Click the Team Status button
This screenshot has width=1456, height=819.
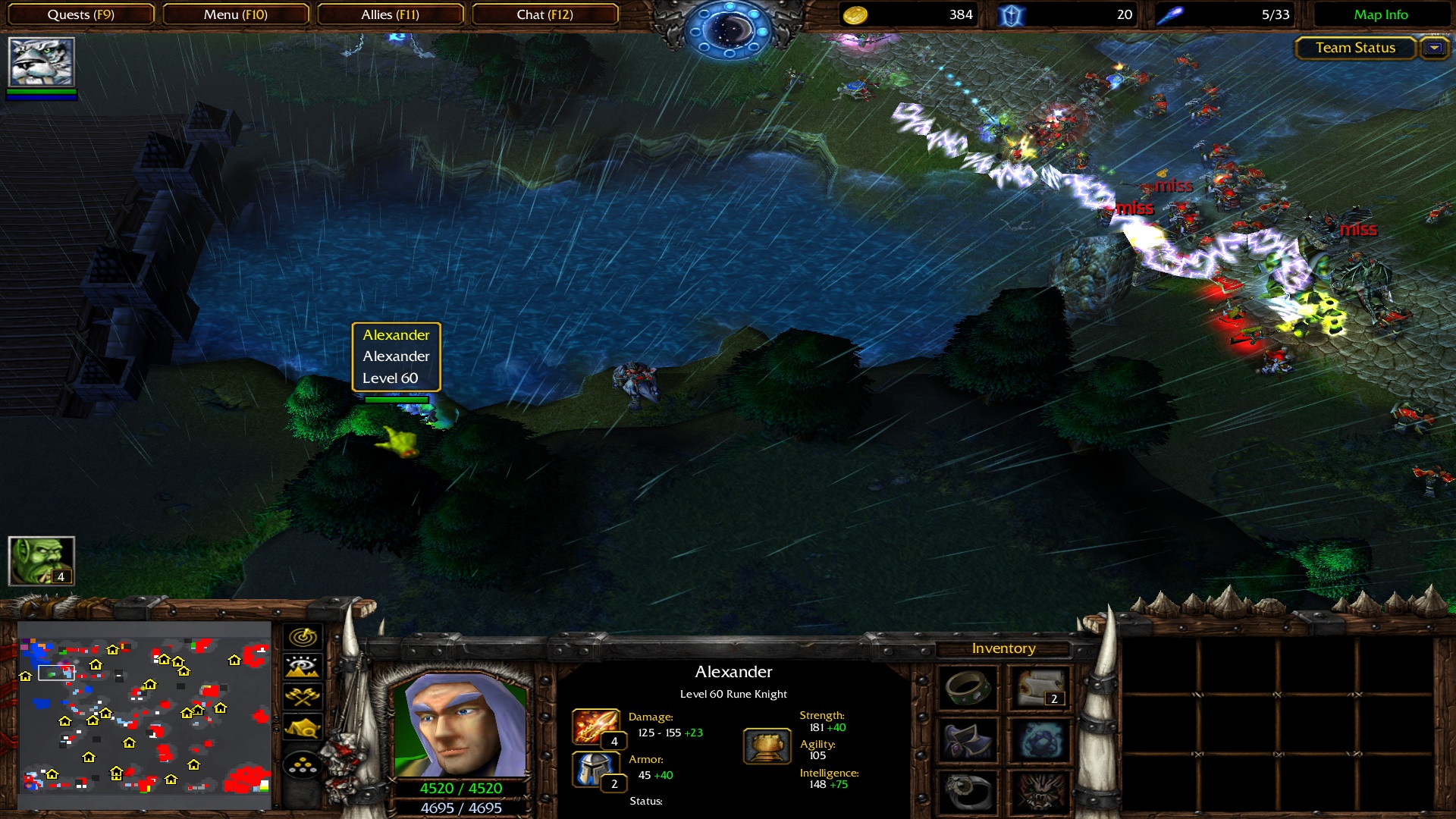[x=1355, y=48]
